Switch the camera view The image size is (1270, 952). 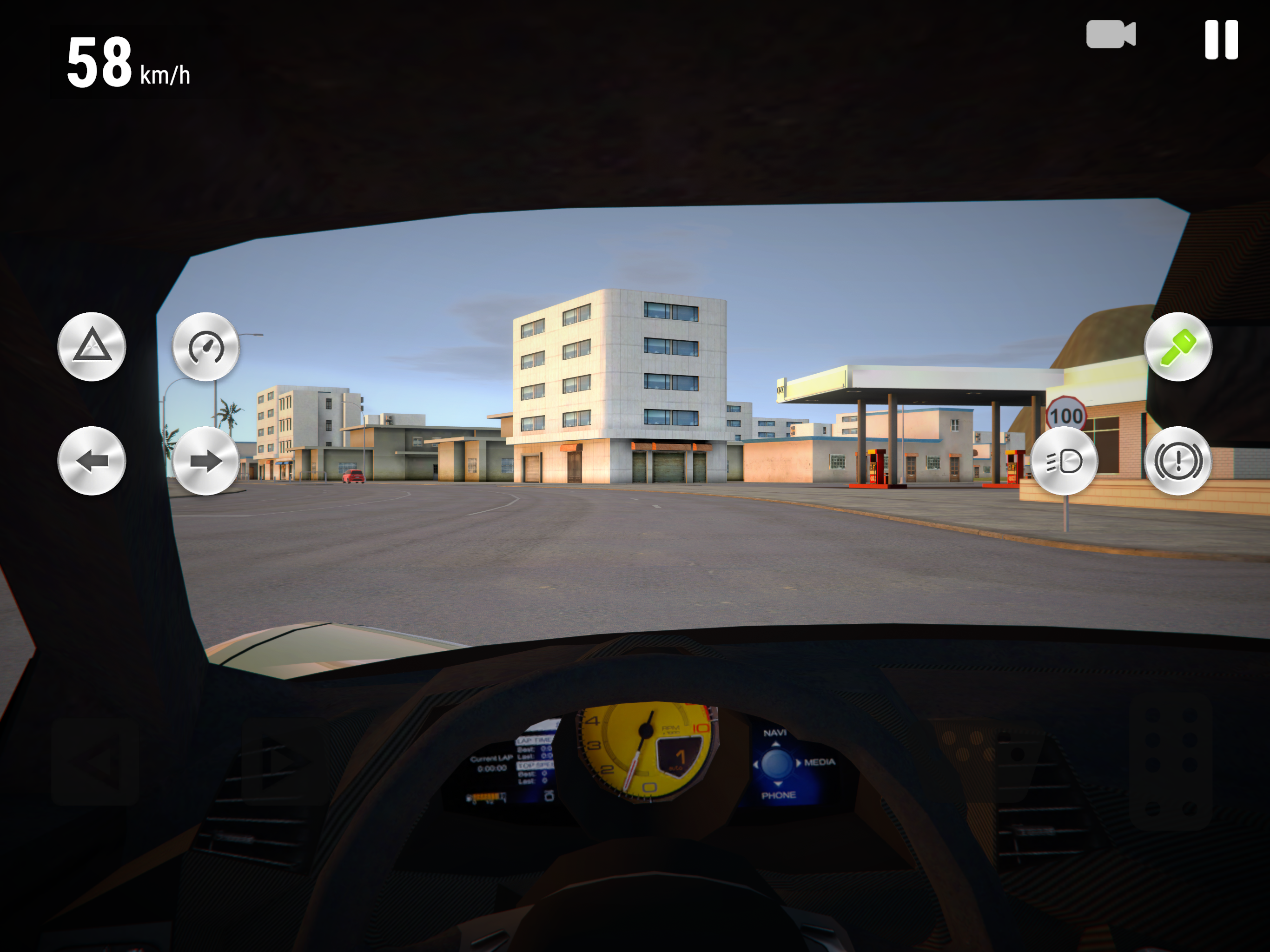pyautogui.click(x=1111, y=35)
